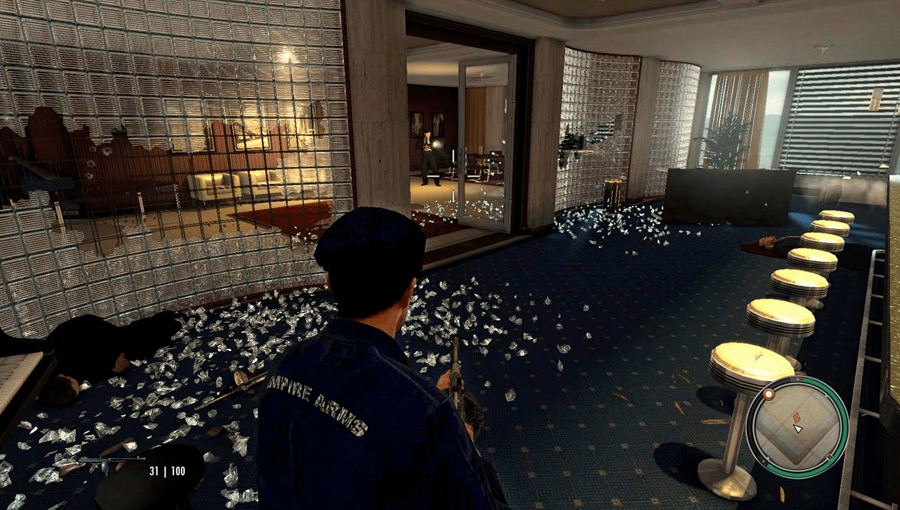Screen dimensions: 900x510
Task: Click the circular minimap
Action: tap(797, 427)
